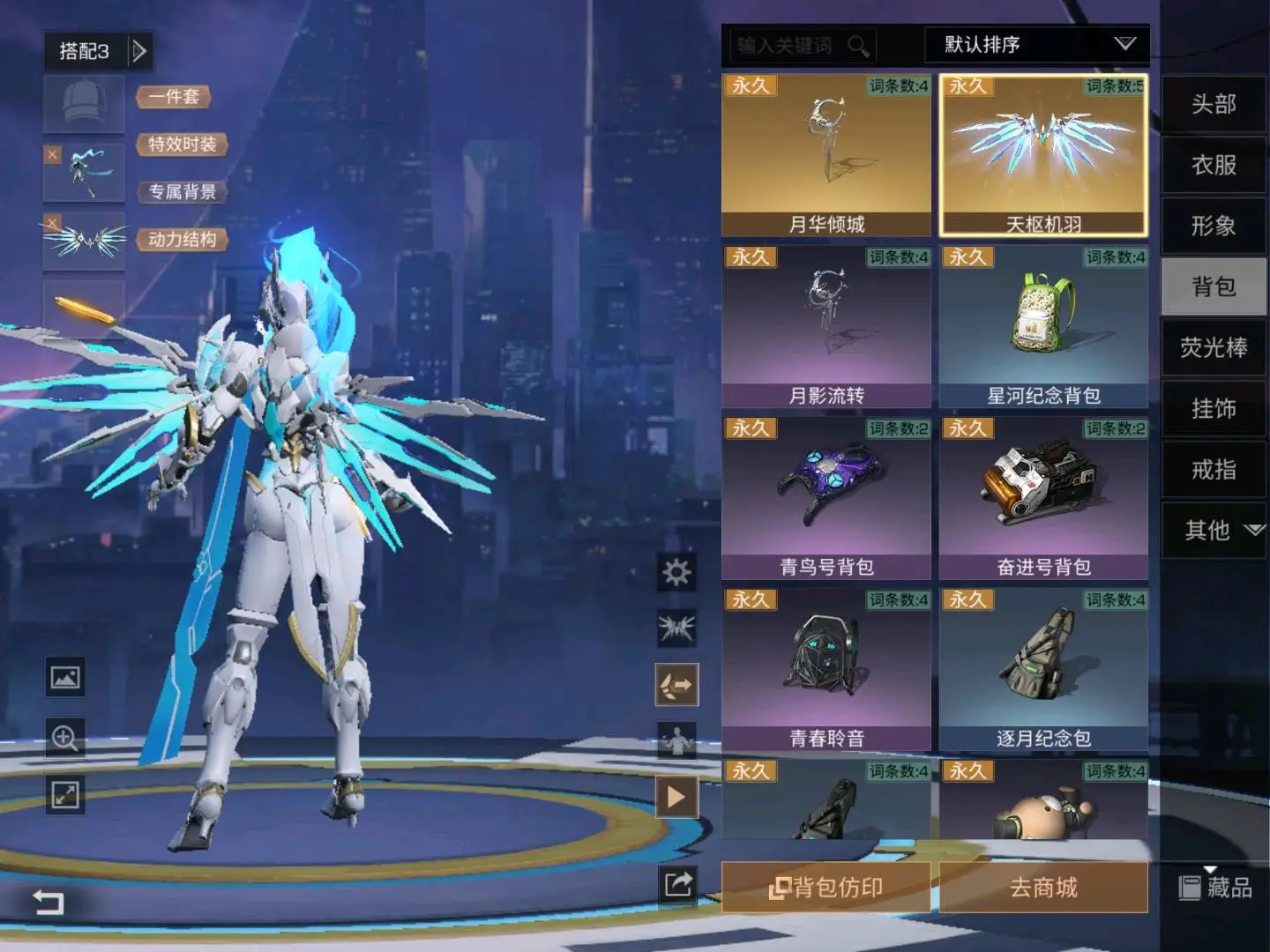Select the 月华倾城 backpack item

(x=826, y=155)
